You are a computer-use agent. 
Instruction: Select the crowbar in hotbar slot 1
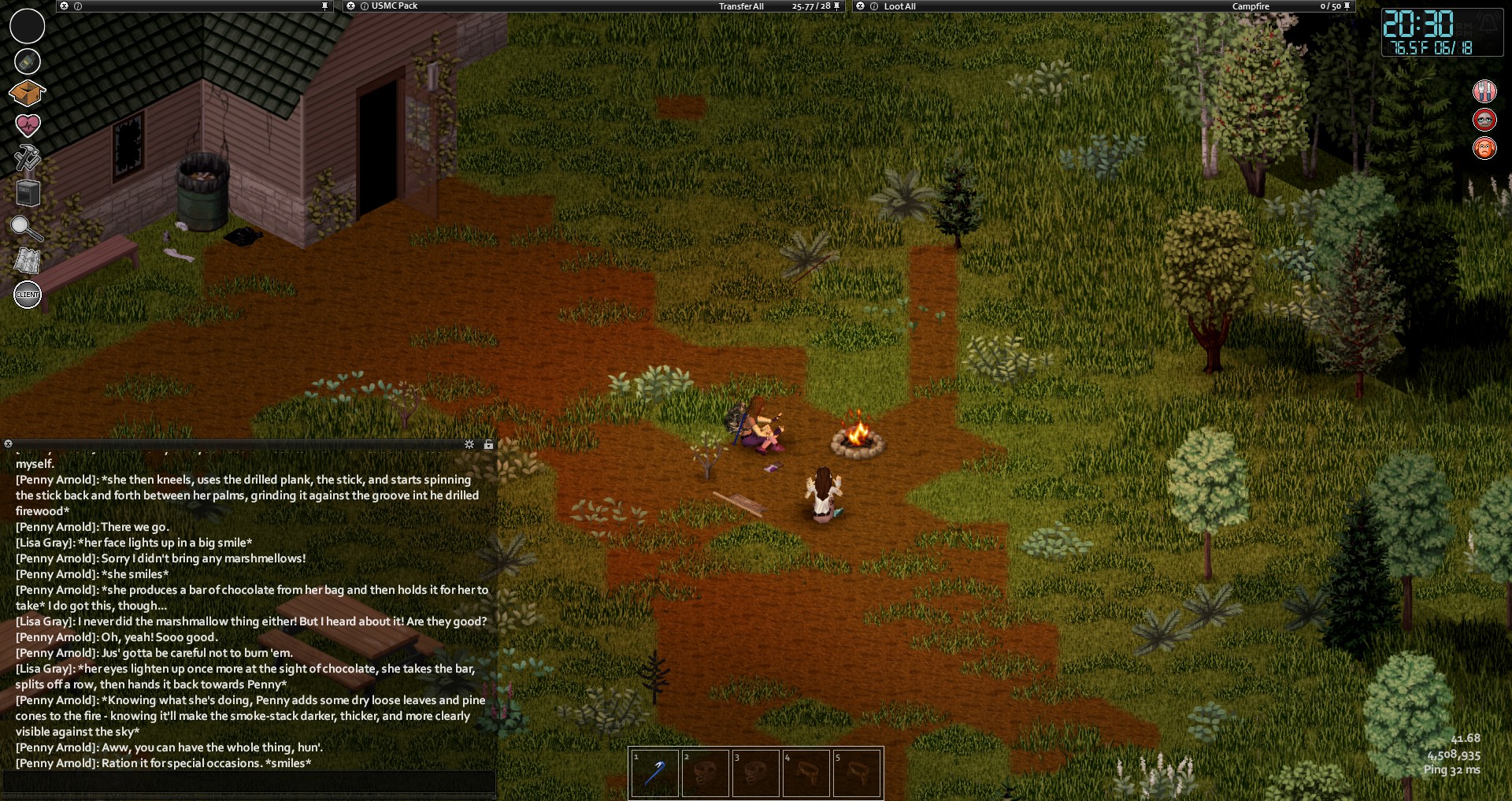654,772
